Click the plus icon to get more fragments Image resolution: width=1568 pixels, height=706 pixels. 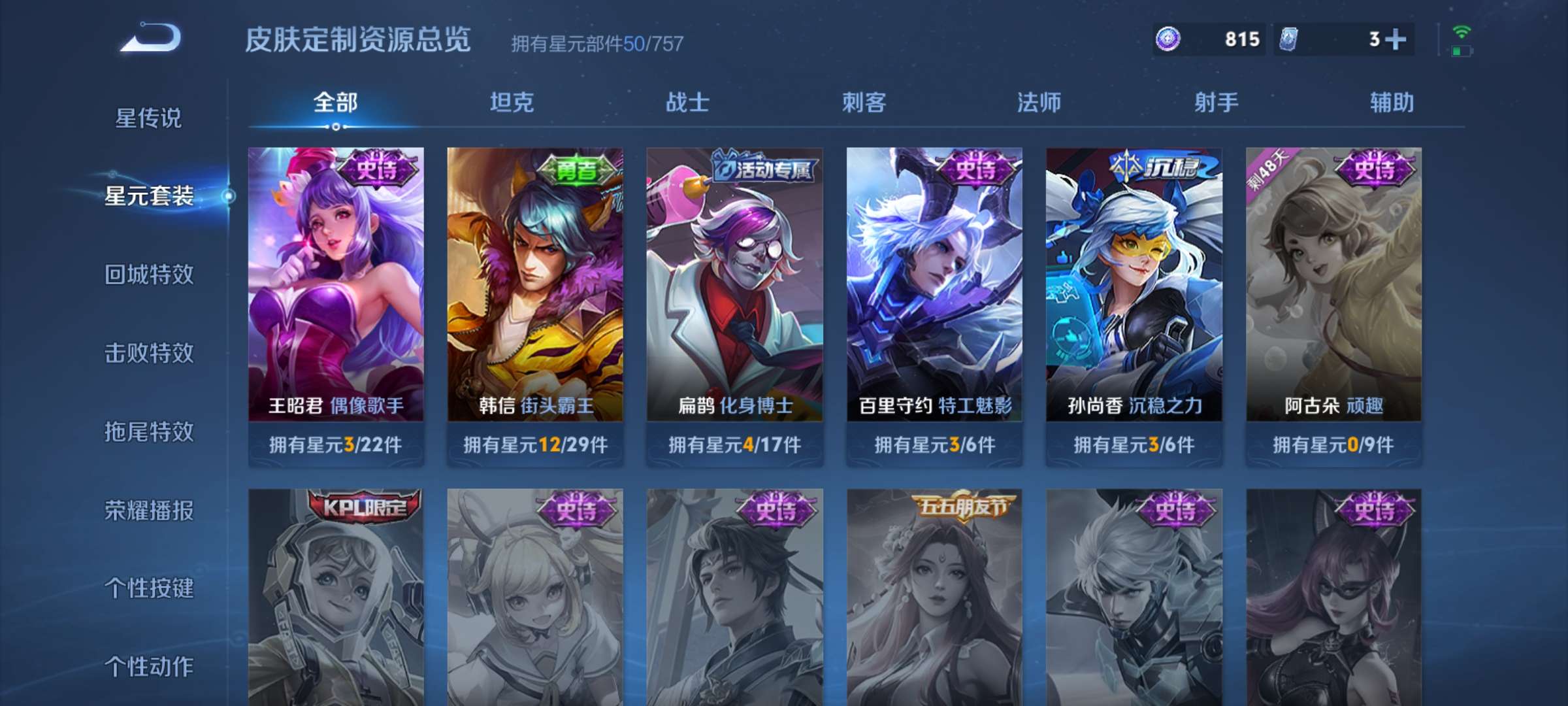[x=1394, y=39]
